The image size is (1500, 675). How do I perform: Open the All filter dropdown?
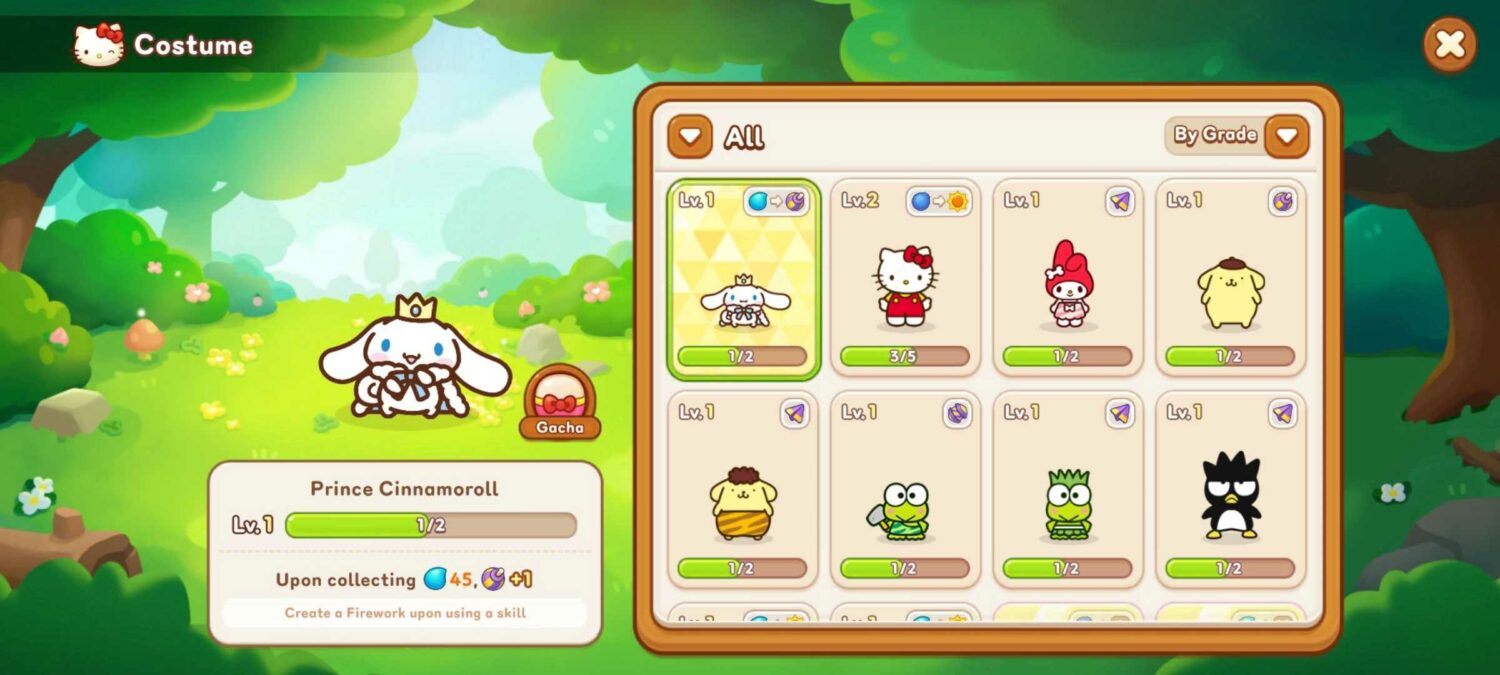coord(690,137)
